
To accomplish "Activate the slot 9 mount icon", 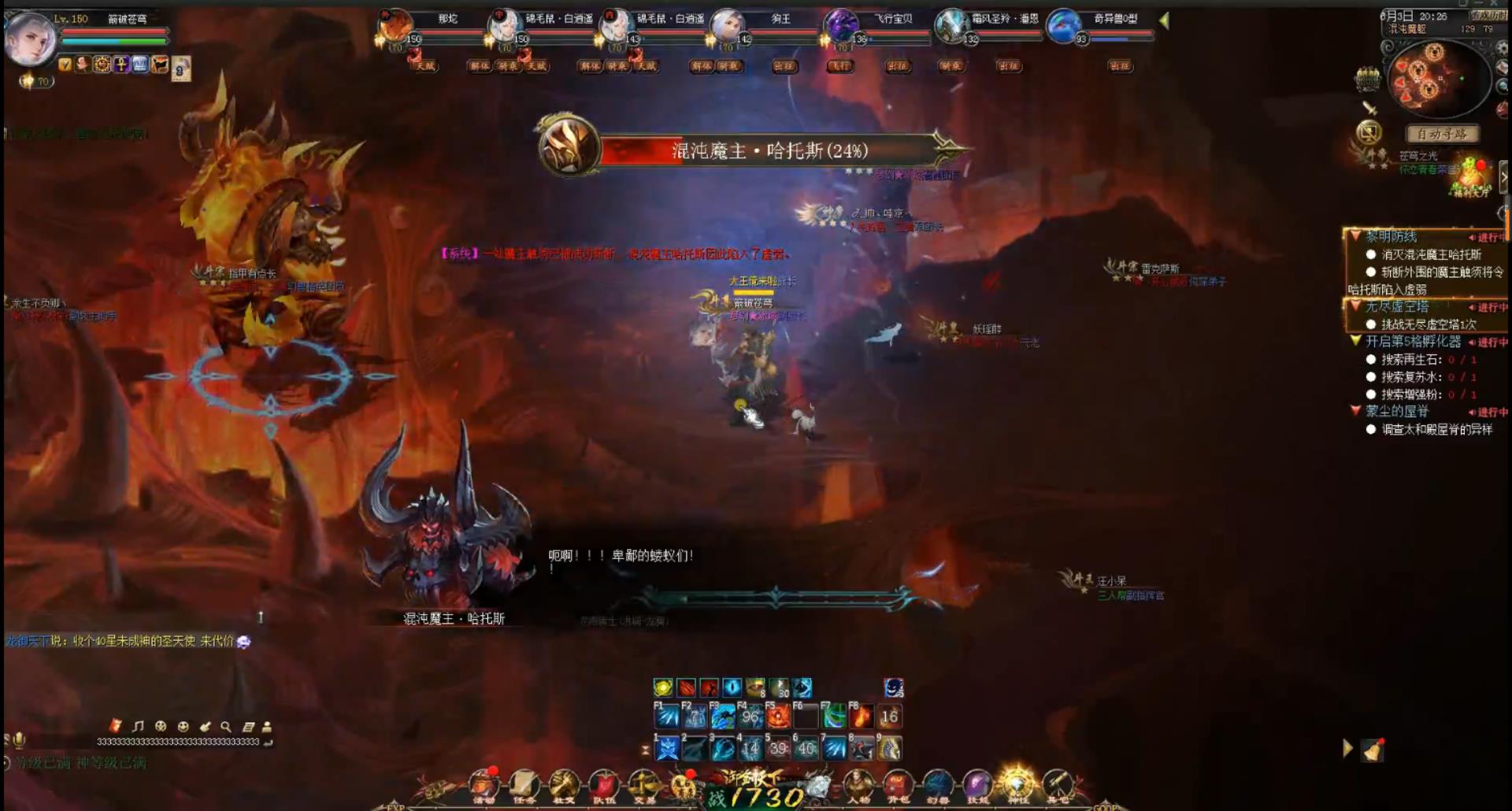I will pos(890,748).
